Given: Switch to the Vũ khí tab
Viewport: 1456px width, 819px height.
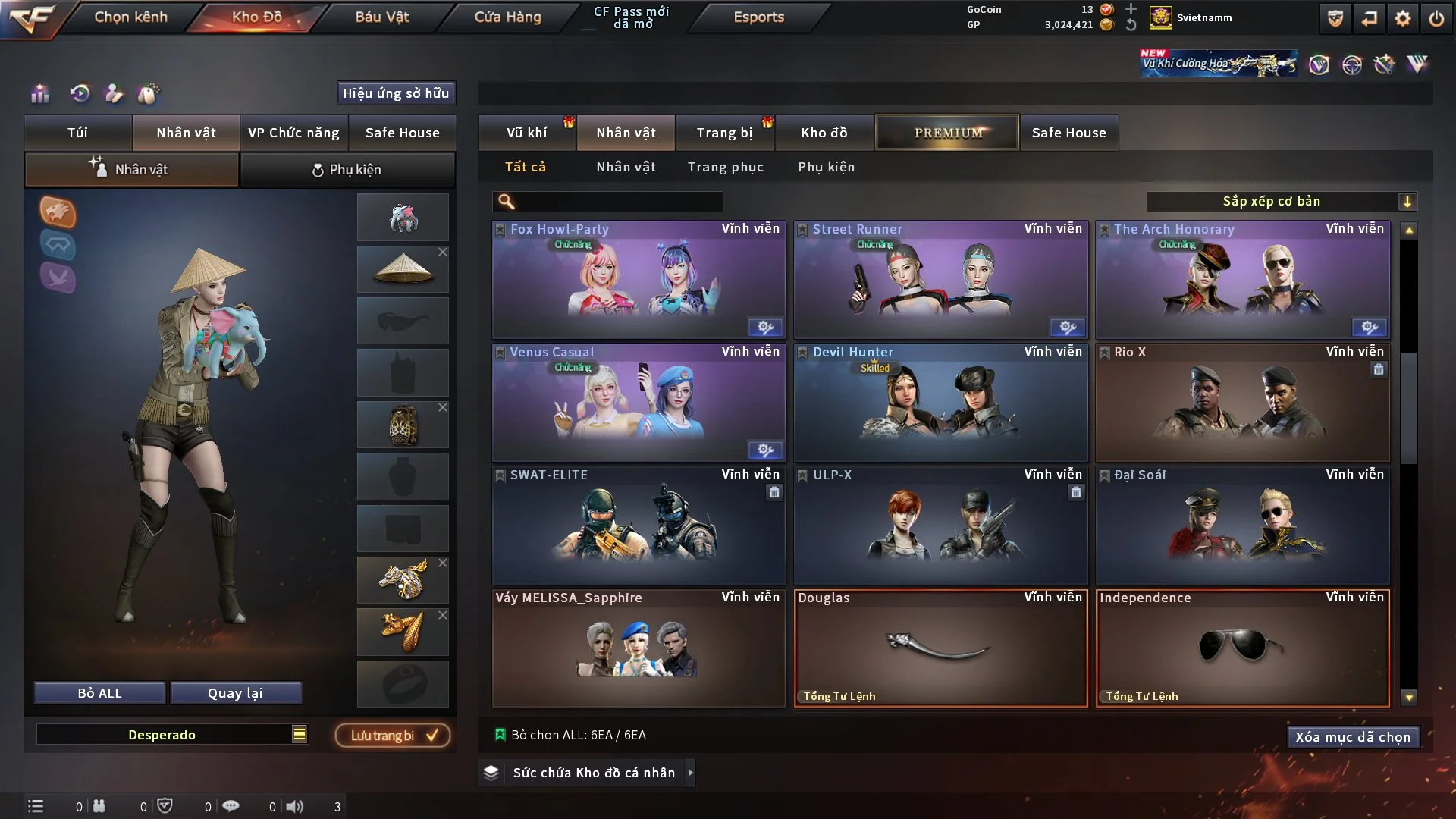Looking at the screenshot, I should [526, 133].
